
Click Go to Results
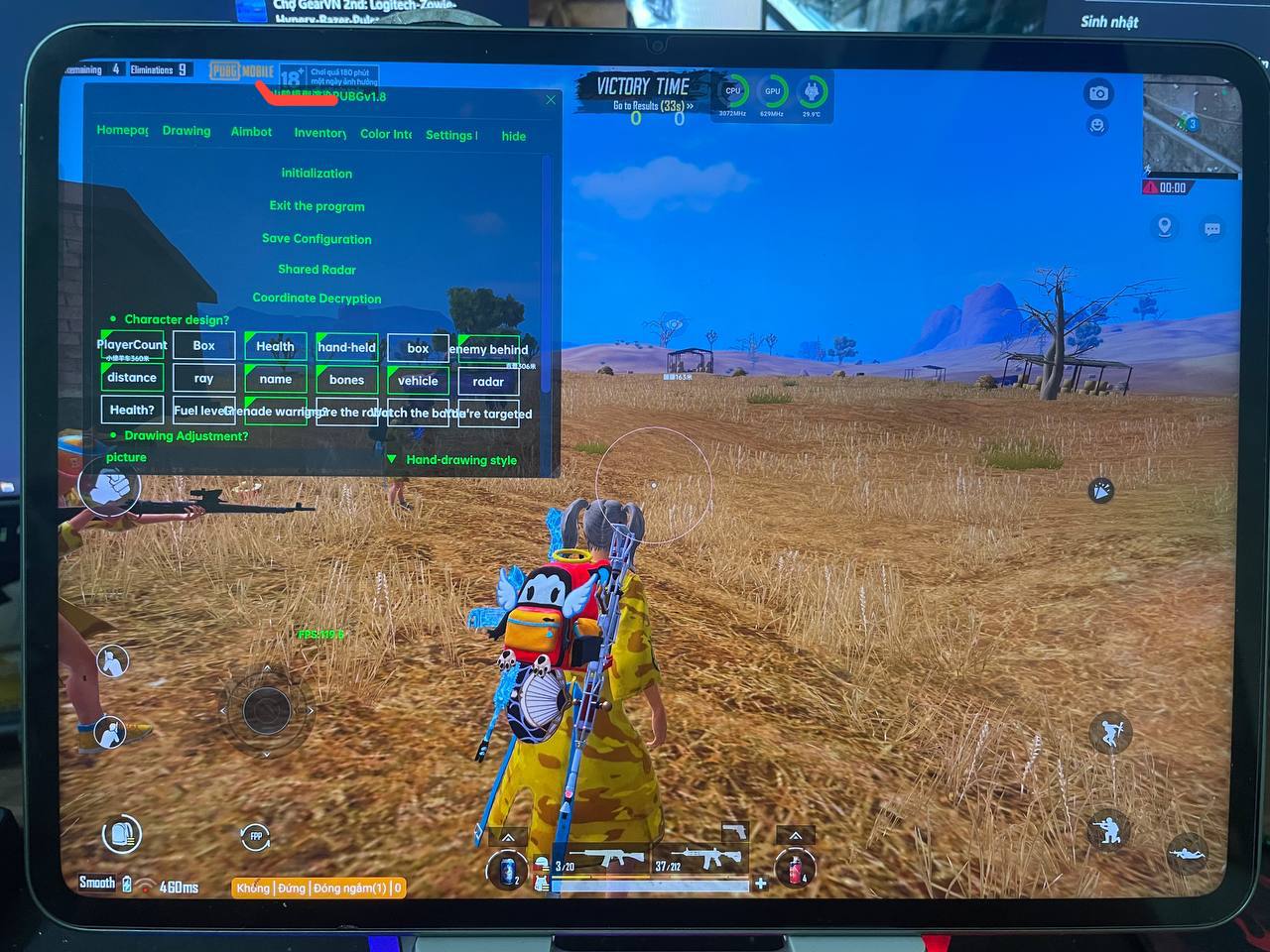click(x=652, y=106)
